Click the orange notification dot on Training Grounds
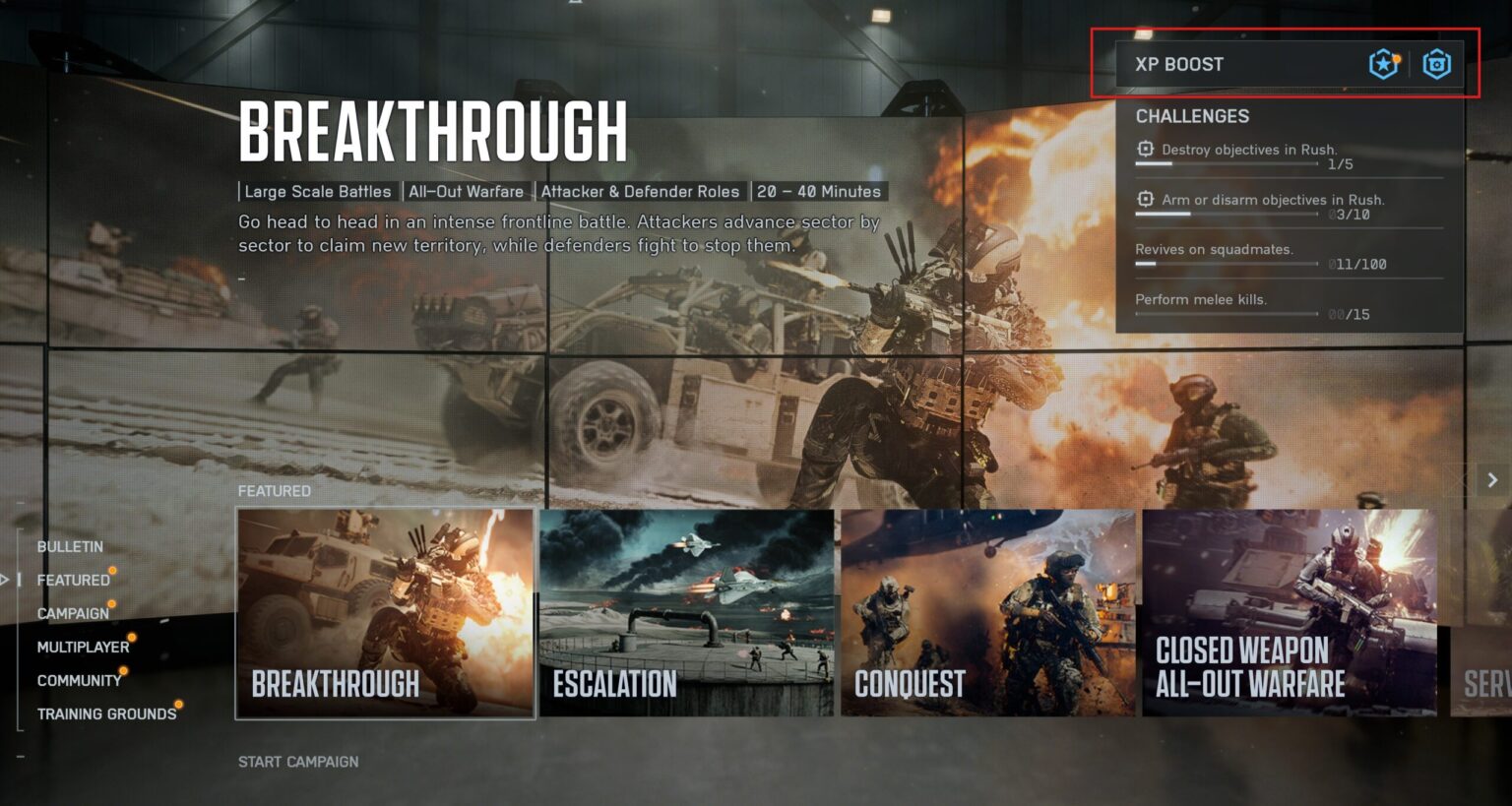This screenshot has height=806, width=1512. pyautogui.click(x=178, y=704)
